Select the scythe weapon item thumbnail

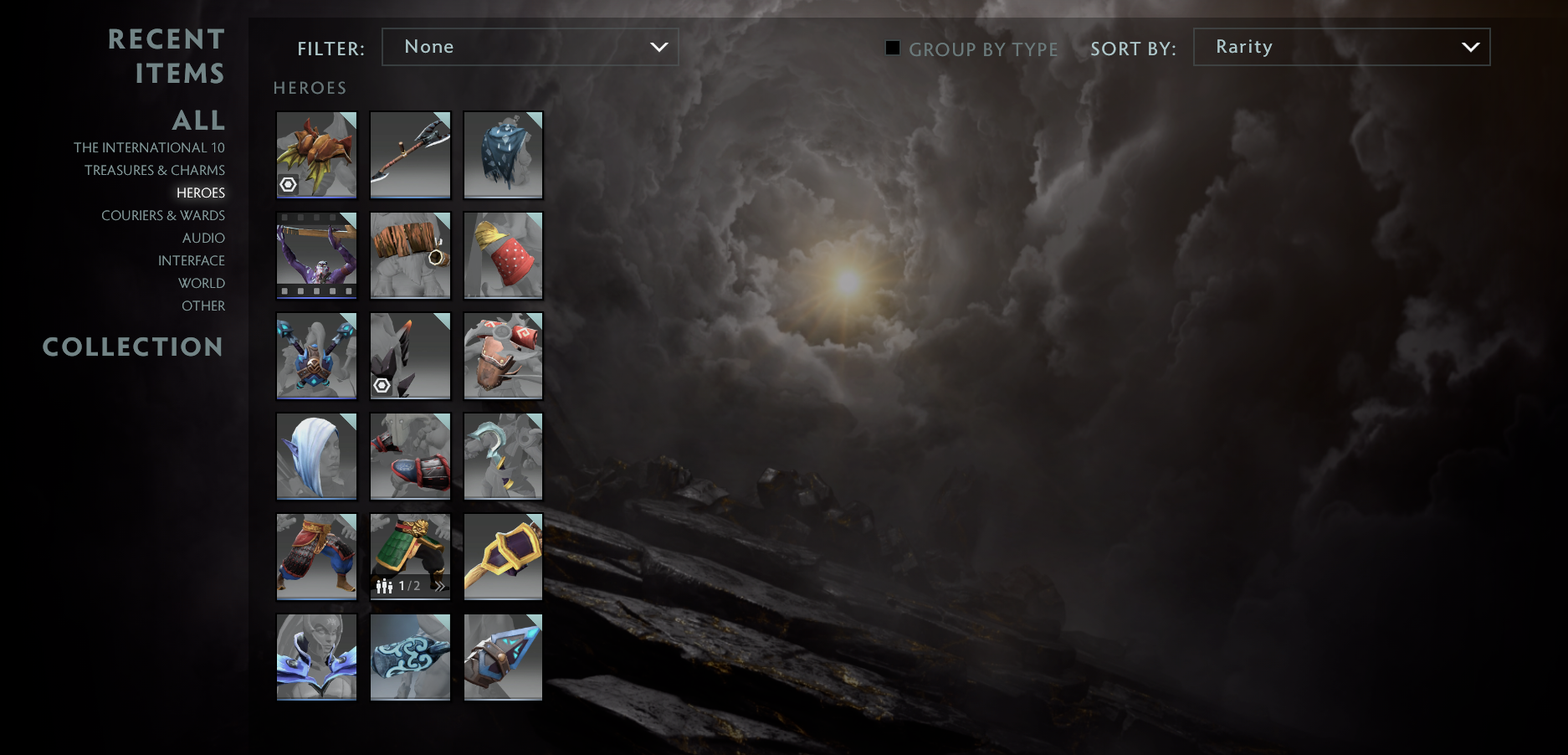(409, 155)
